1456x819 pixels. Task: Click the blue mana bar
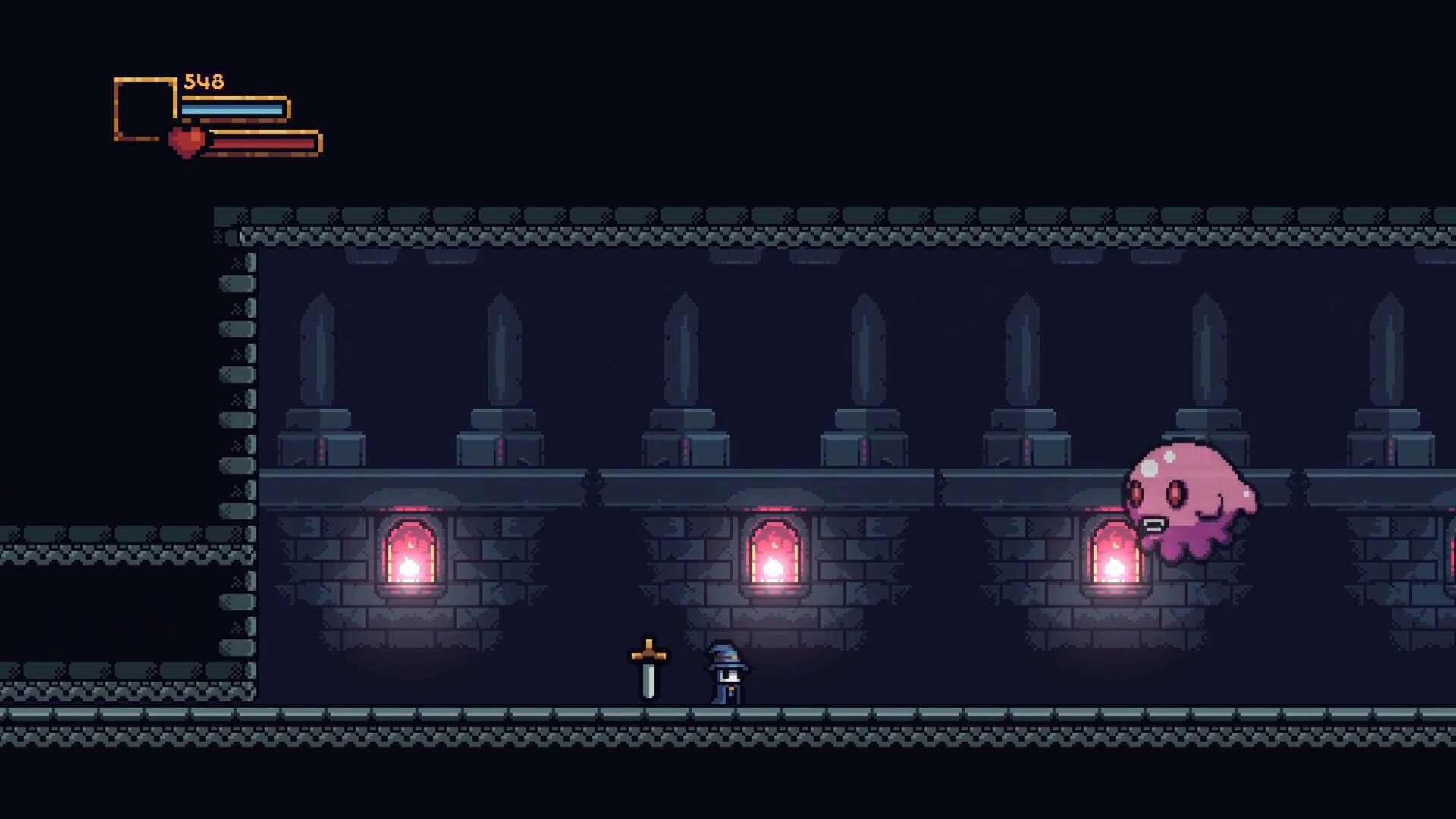(231, 108)
